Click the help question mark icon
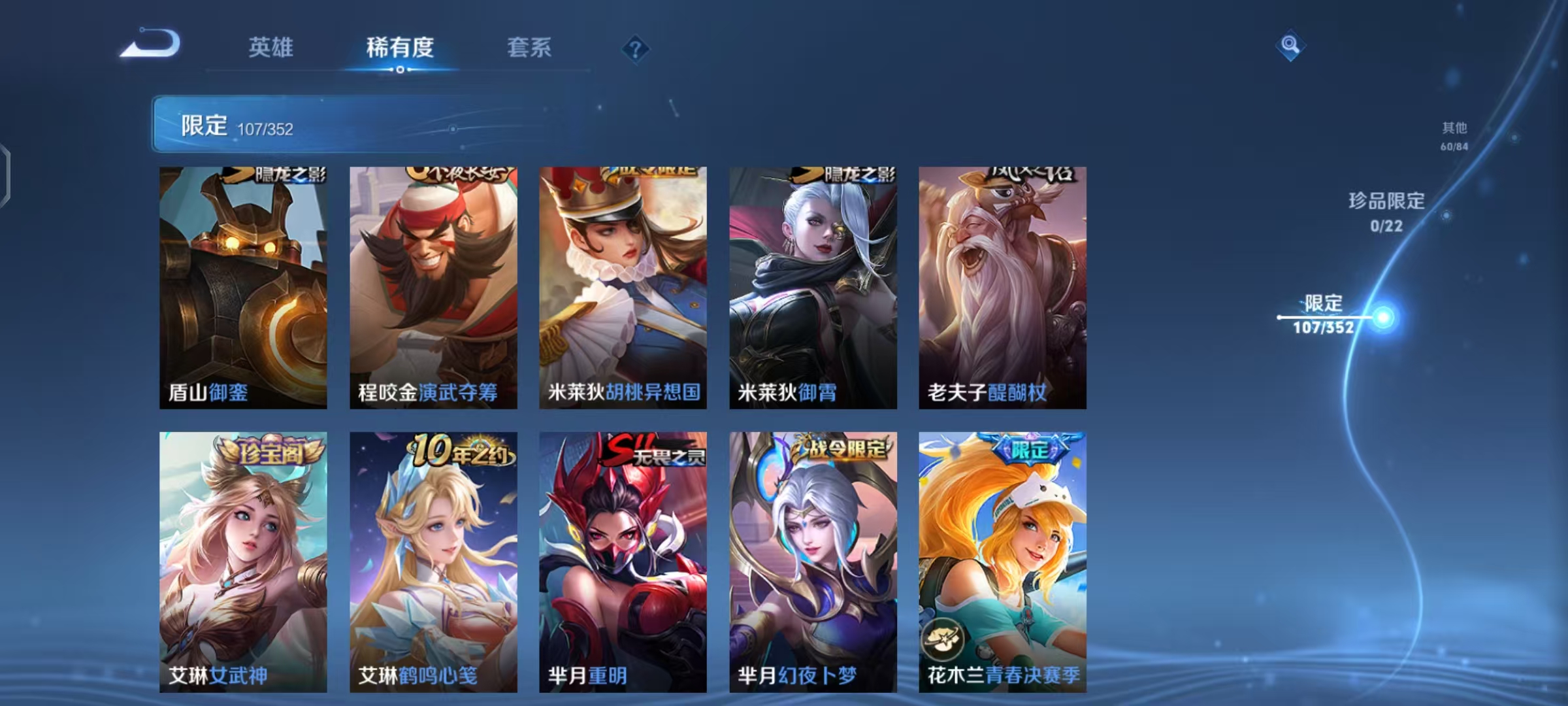The image size is (1568, 706). tap(635, 48)
